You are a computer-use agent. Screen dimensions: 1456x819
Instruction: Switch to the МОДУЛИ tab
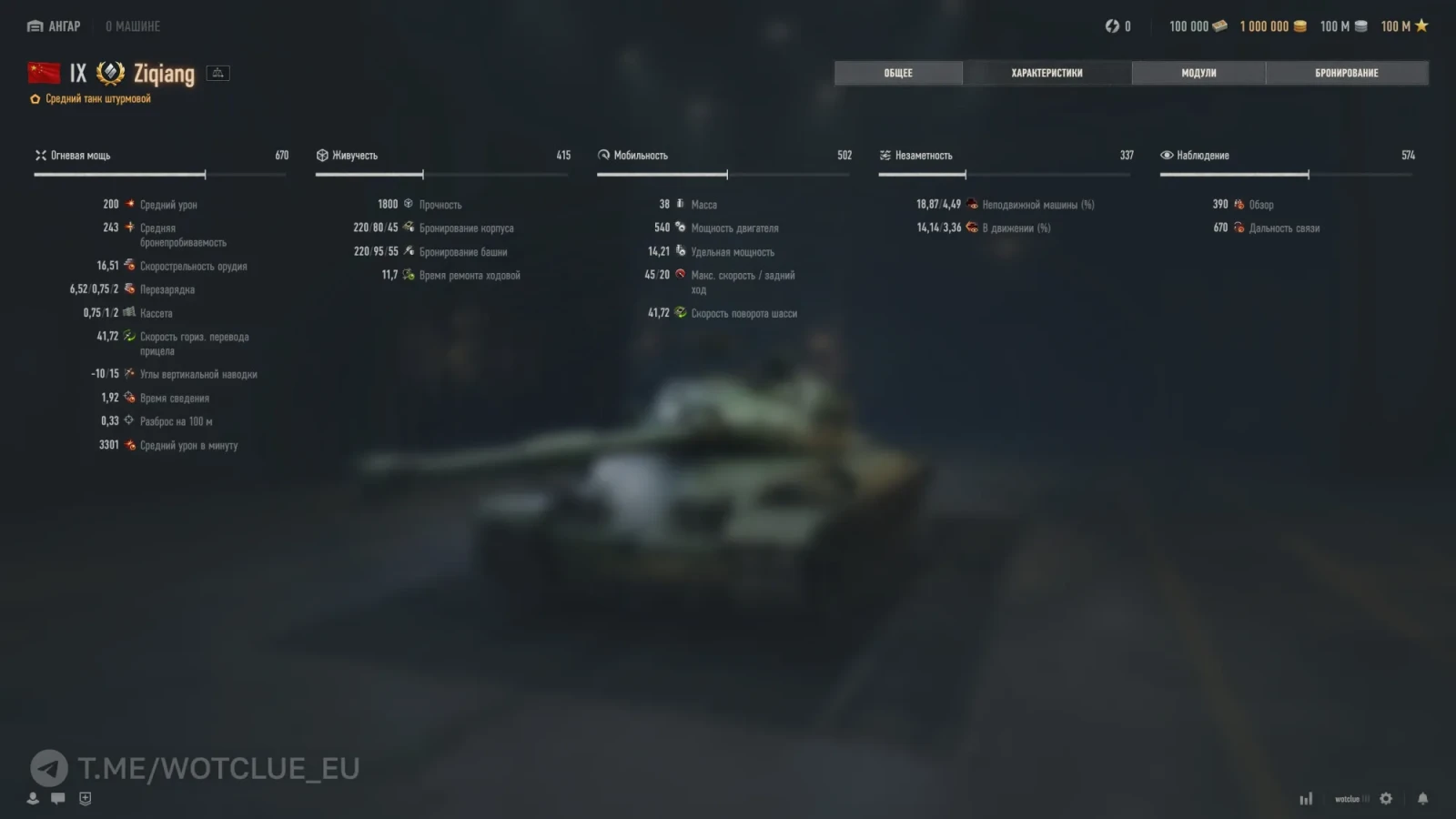pos(1198,72)
